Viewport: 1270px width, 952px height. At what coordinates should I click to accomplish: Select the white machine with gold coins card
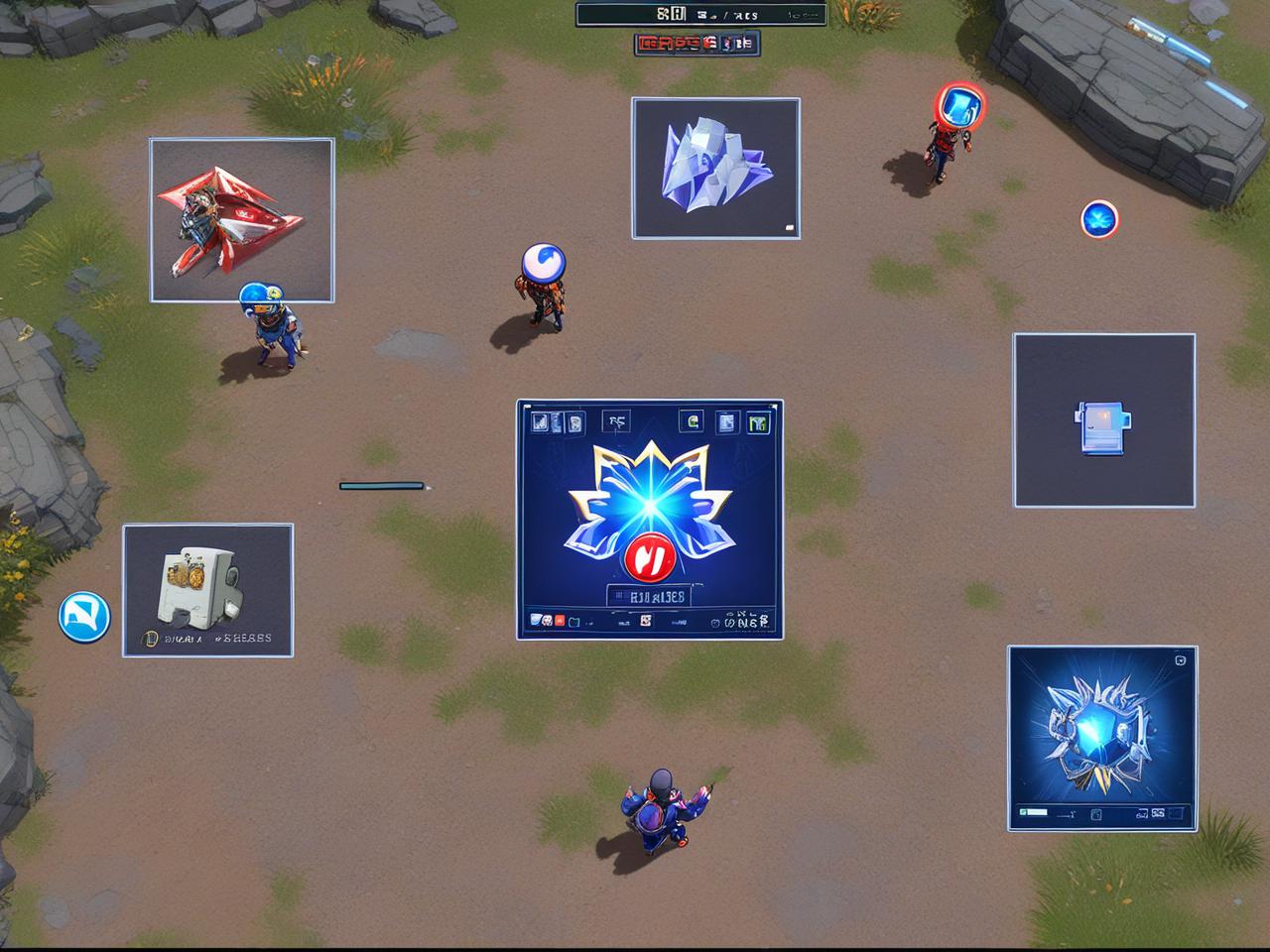tap(207, 590)
